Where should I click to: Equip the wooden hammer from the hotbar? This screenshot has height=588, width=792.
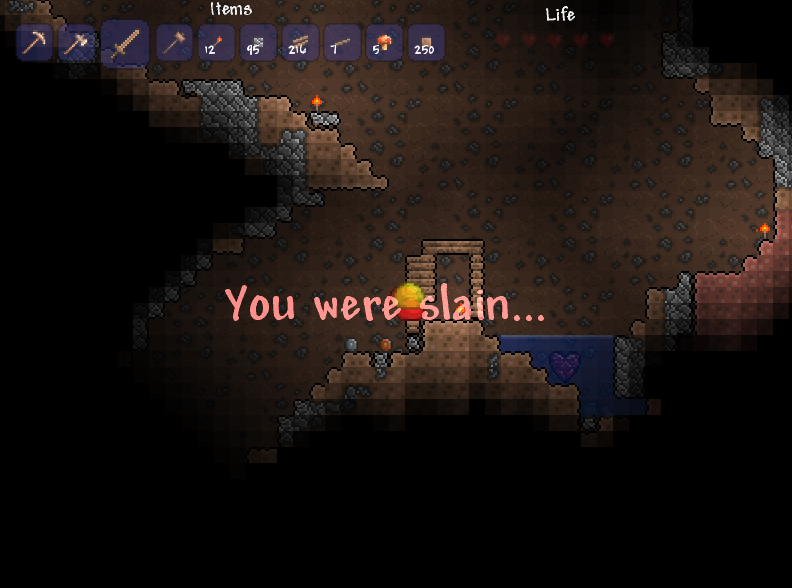[x=174, y=43]
